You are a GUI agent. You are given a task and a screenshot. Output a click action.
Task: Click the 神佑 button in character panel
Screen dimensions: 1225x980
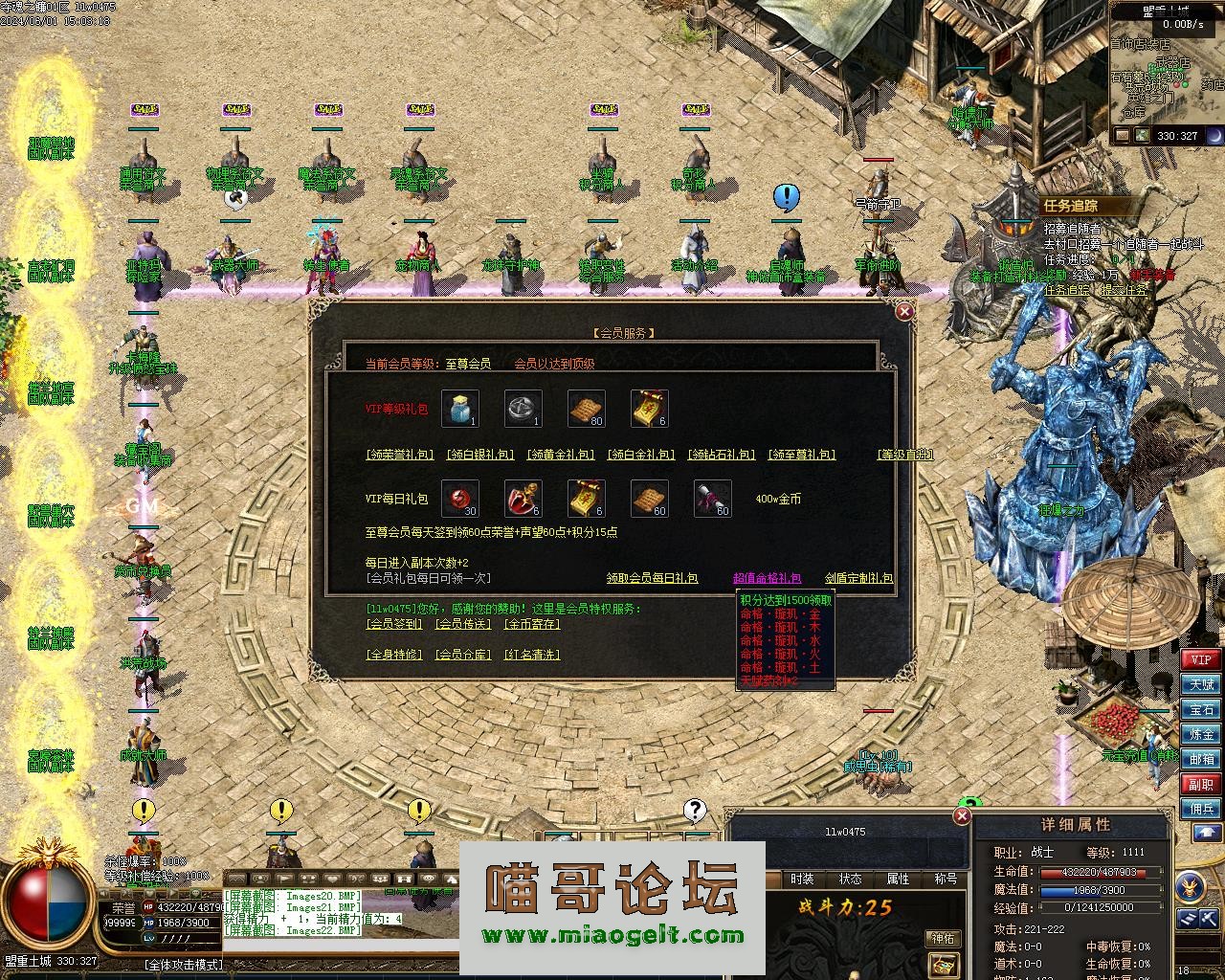pos(943,939)
